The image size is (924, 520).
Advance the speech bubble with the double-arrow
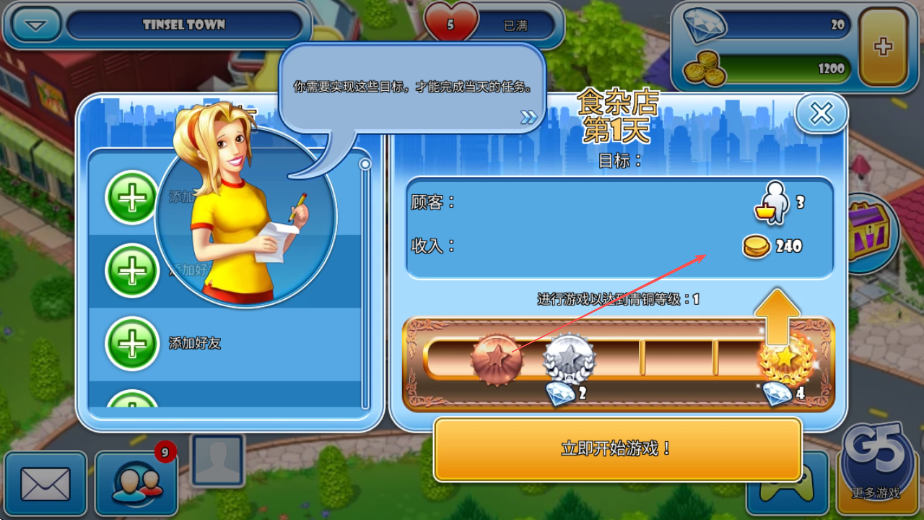click(529, 118)
